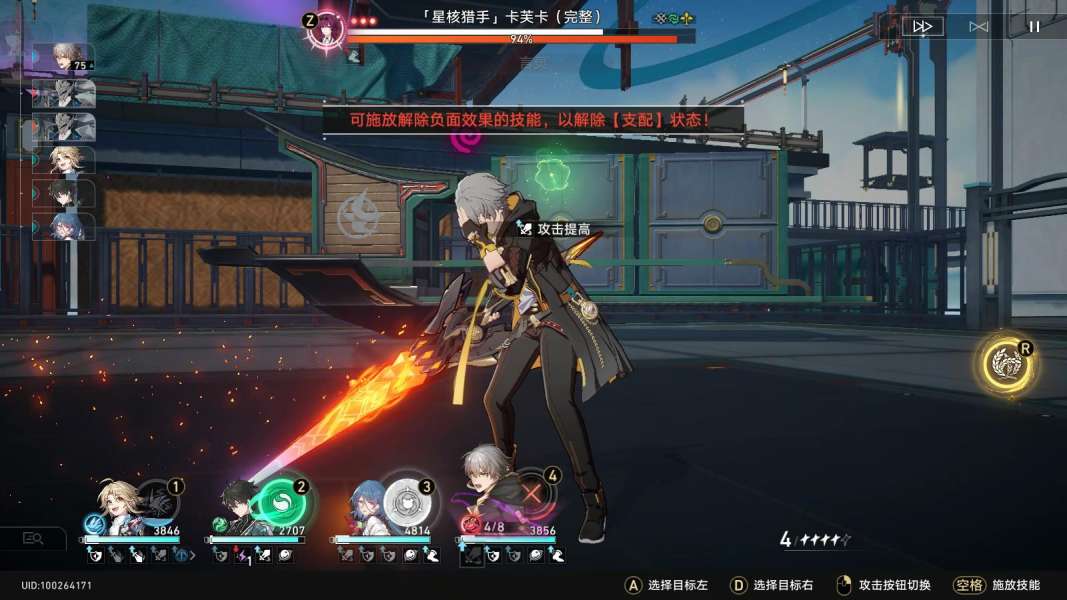Select the blue-haired character's turn-order portrait
Image resolution: width=1067 pixels, height=600 pixels.
pyautogui.click(x=66, y=227)
